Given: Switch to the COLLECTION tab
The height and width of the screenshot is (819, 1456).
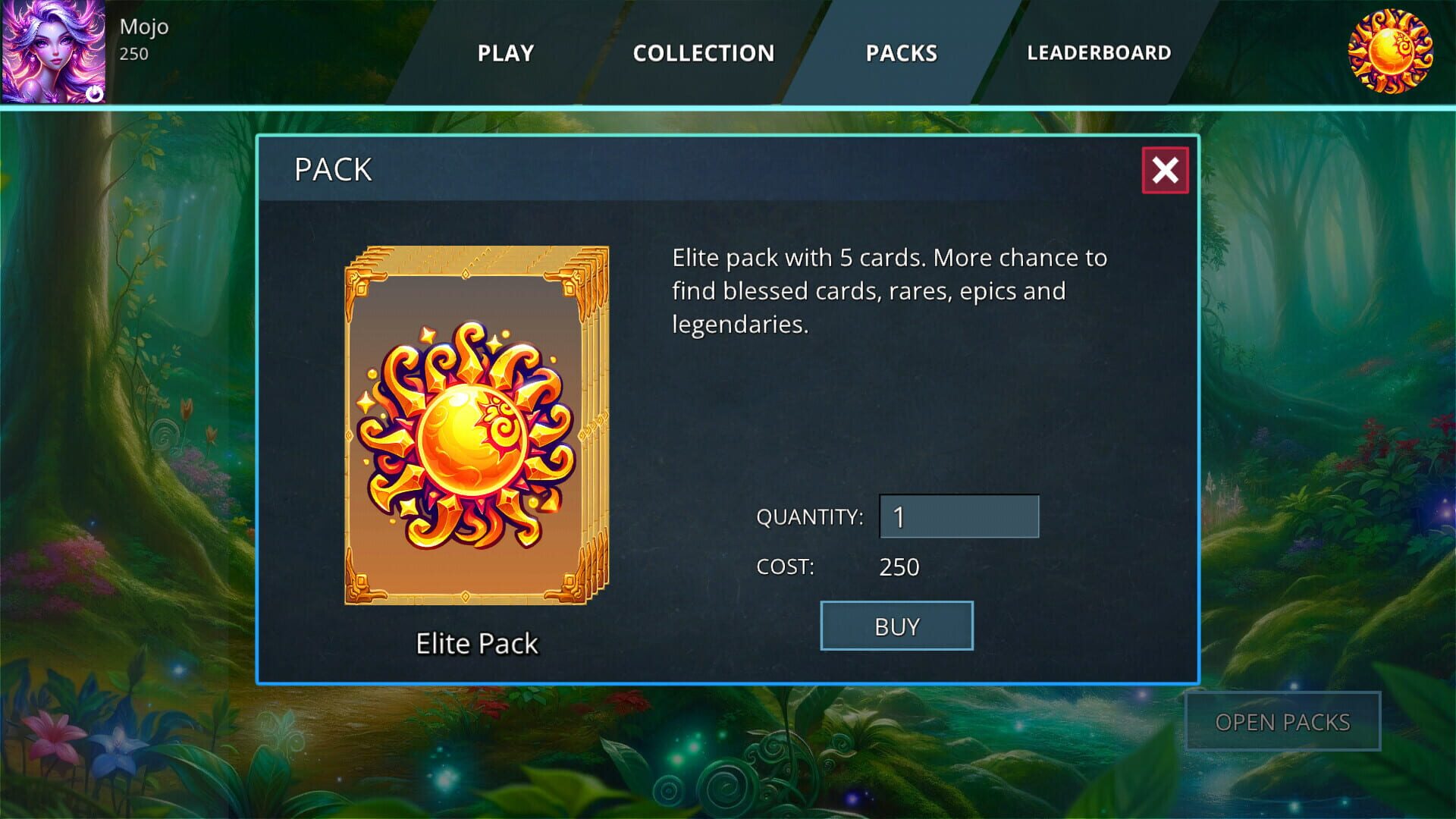Looking at the screenshot, I should 704,53.
